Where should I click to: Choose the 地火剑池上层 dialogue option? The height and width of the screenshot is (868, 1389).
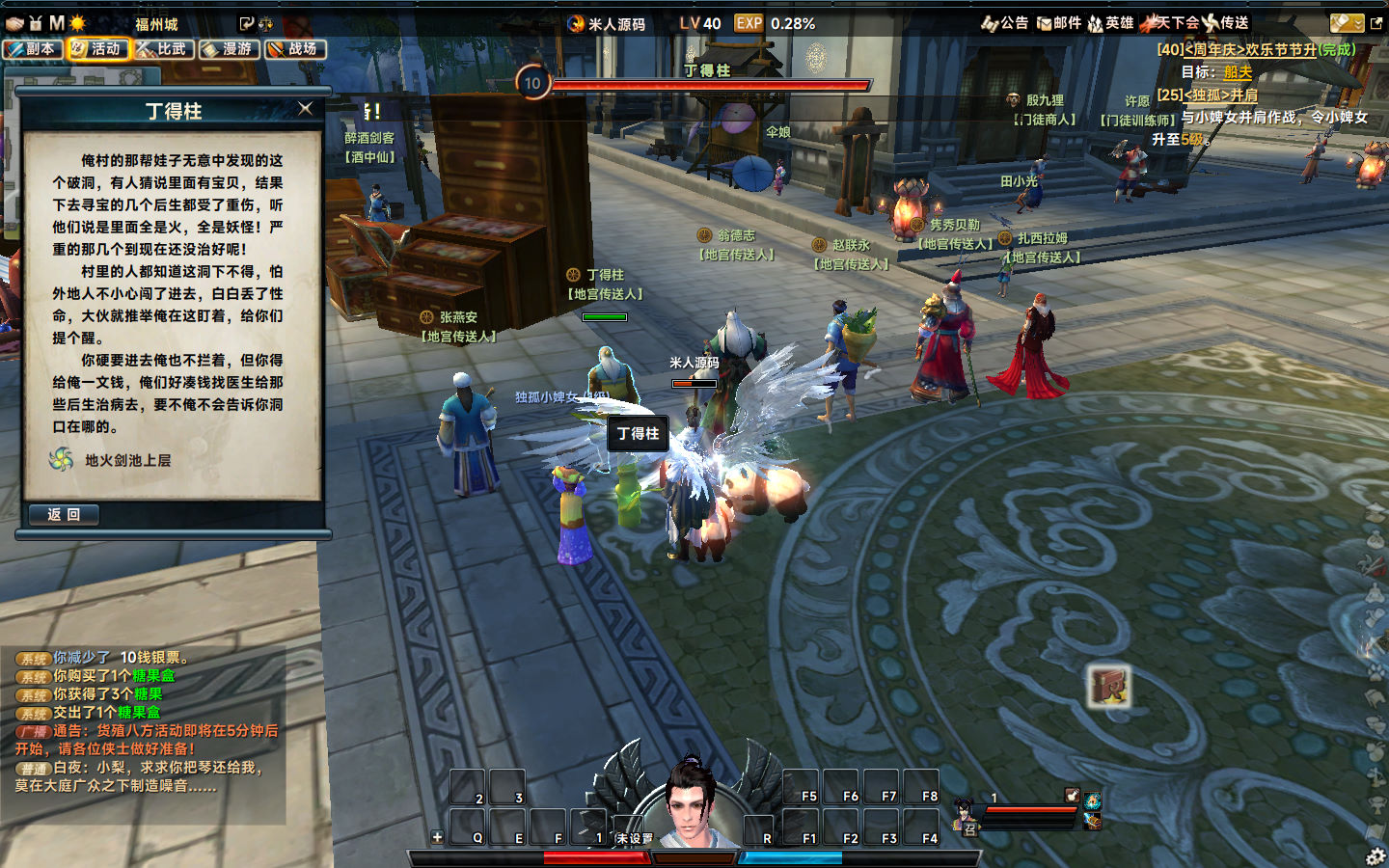127,461
